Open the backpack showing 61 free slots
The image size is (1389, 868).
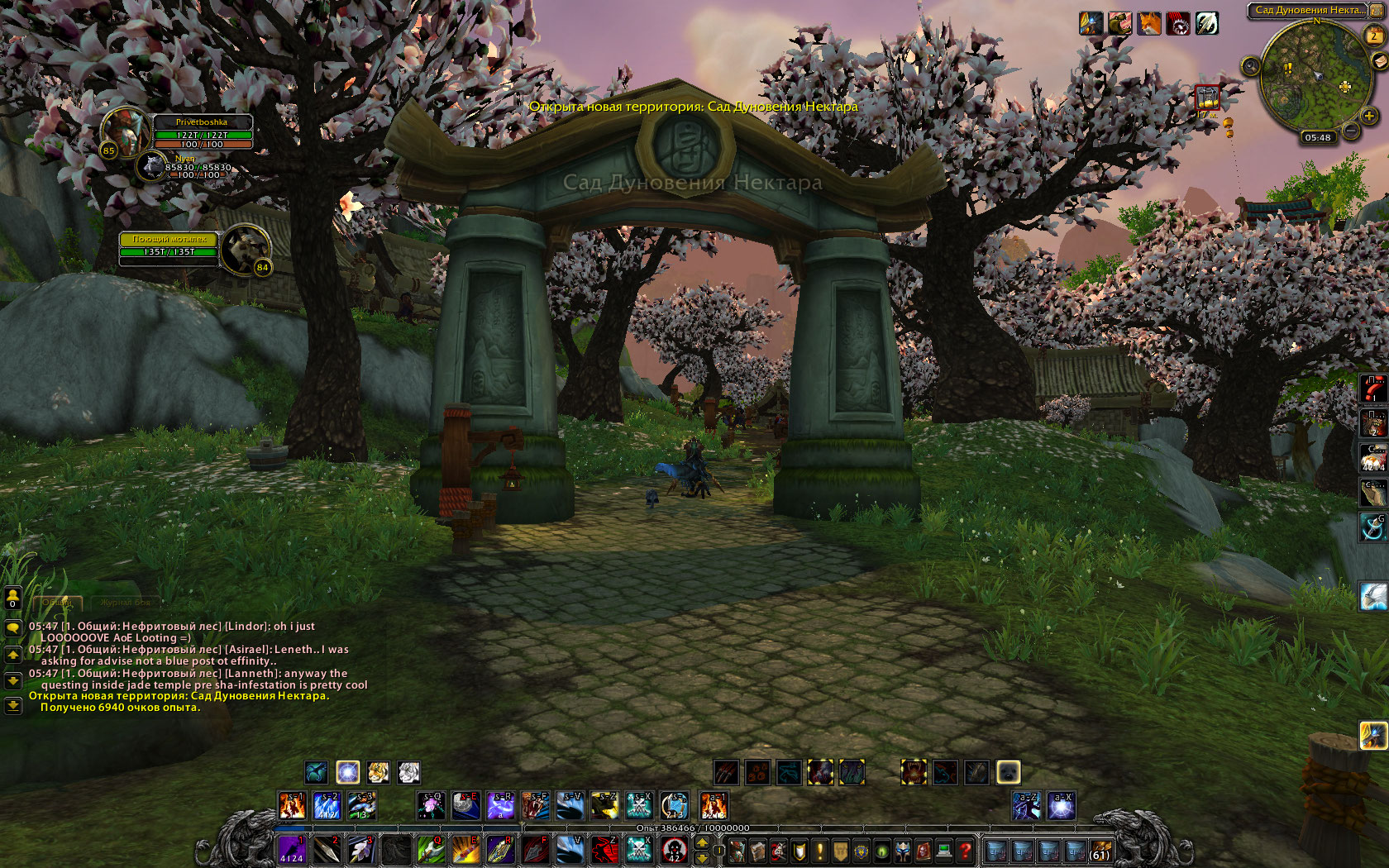pyautogui.click(x=1100, y=850)
